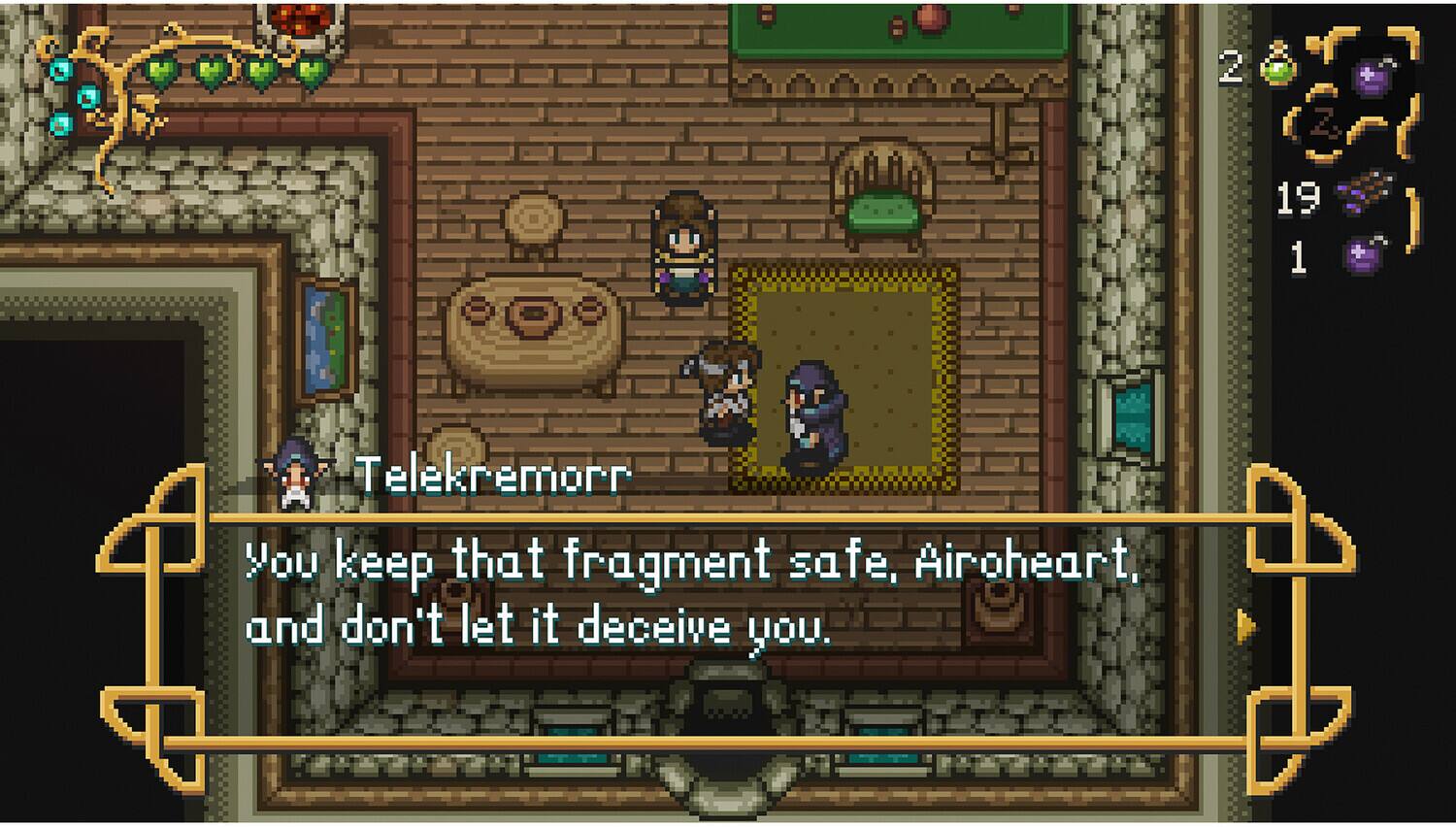Click the name label Telekremorr
This screenshot has width=1456, height=827.
point(493,476)
